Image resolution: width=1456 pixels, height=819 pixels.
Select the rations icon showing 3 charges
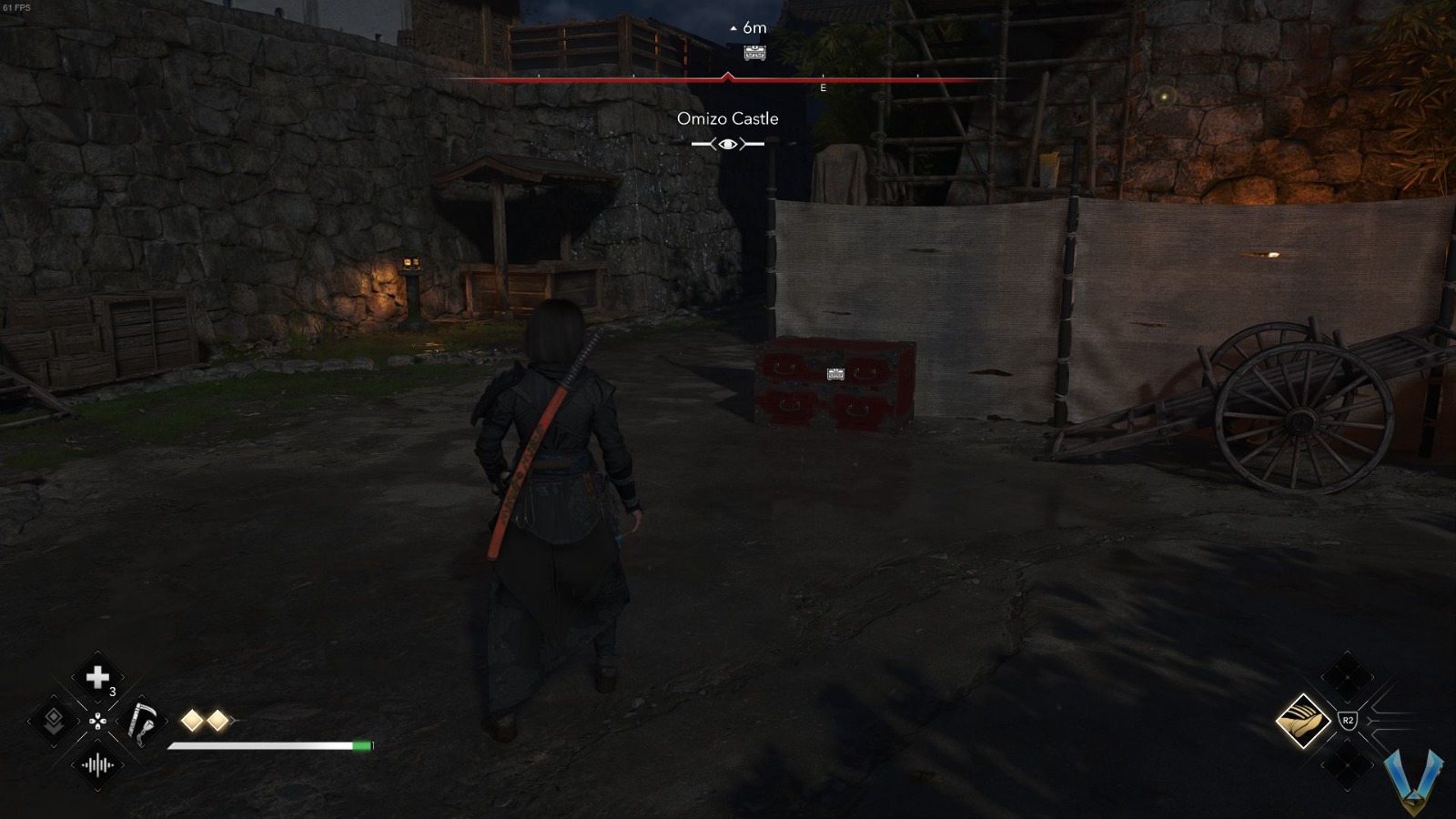pos(98,677)
